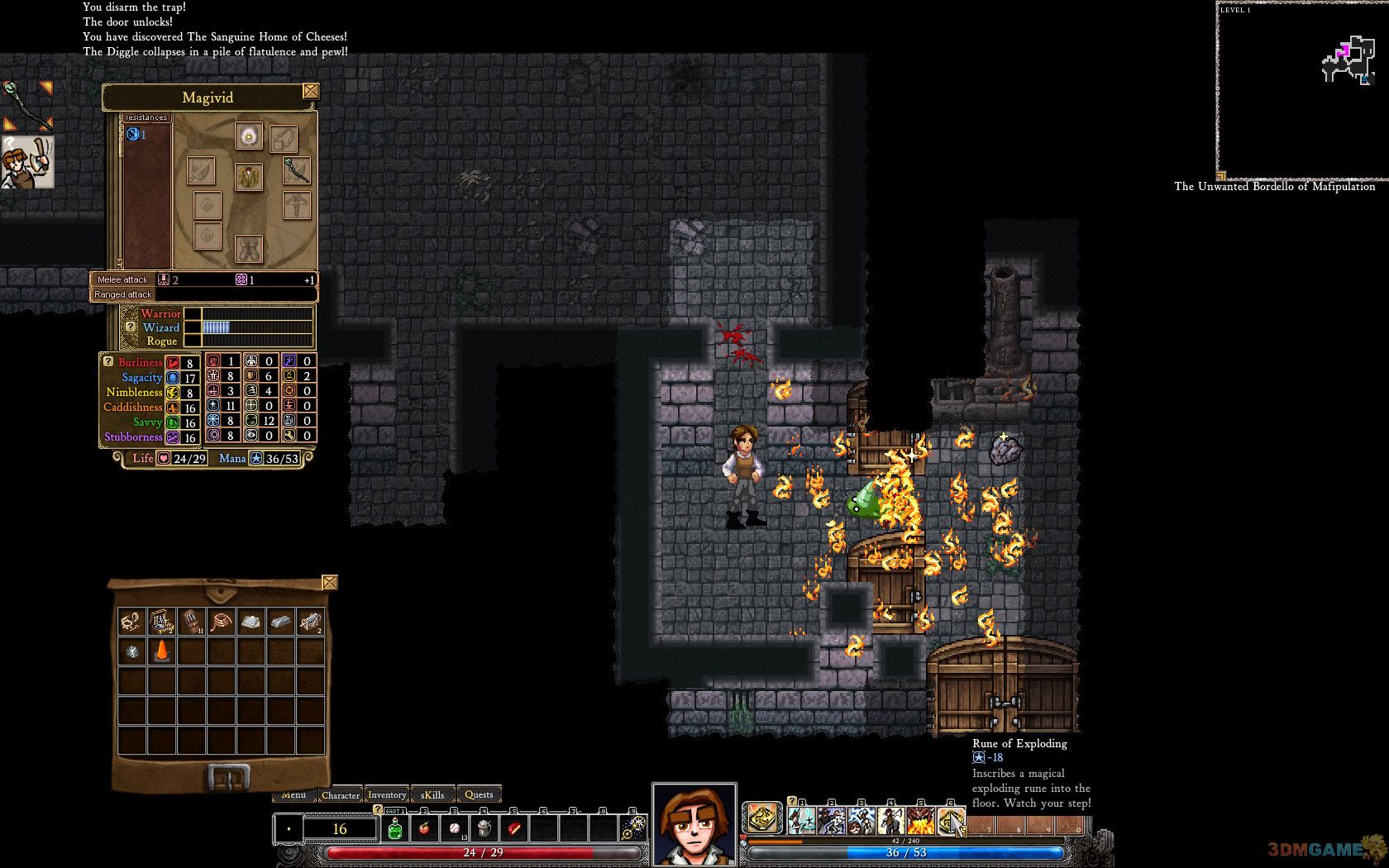This screenshot has width=1389, height=868.
Task: Choose the orange traffic cone in inventory
Action: click(162, 651)
